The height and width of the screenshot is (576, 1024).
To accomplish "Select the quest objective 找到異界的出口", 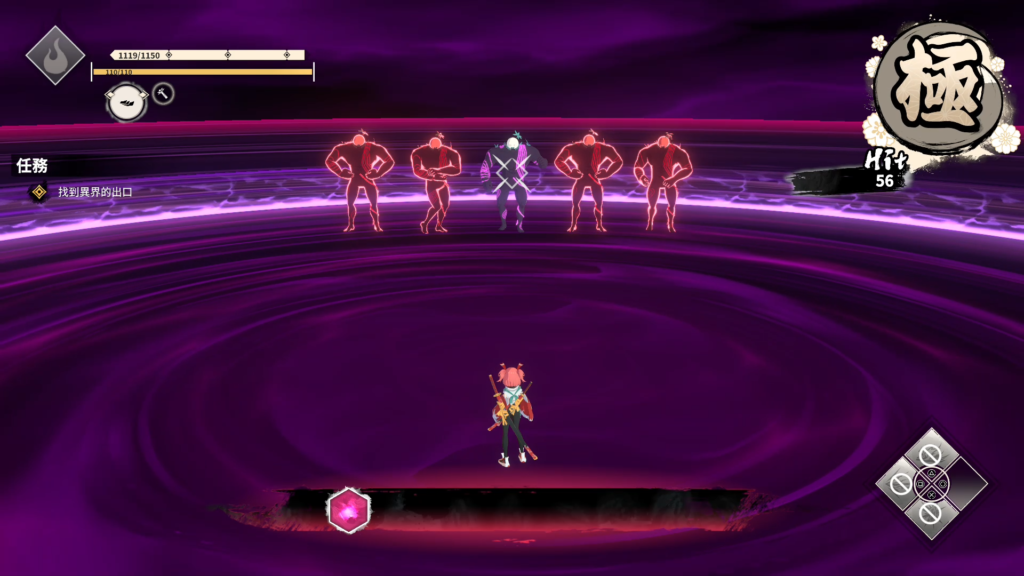I will 94,191.
